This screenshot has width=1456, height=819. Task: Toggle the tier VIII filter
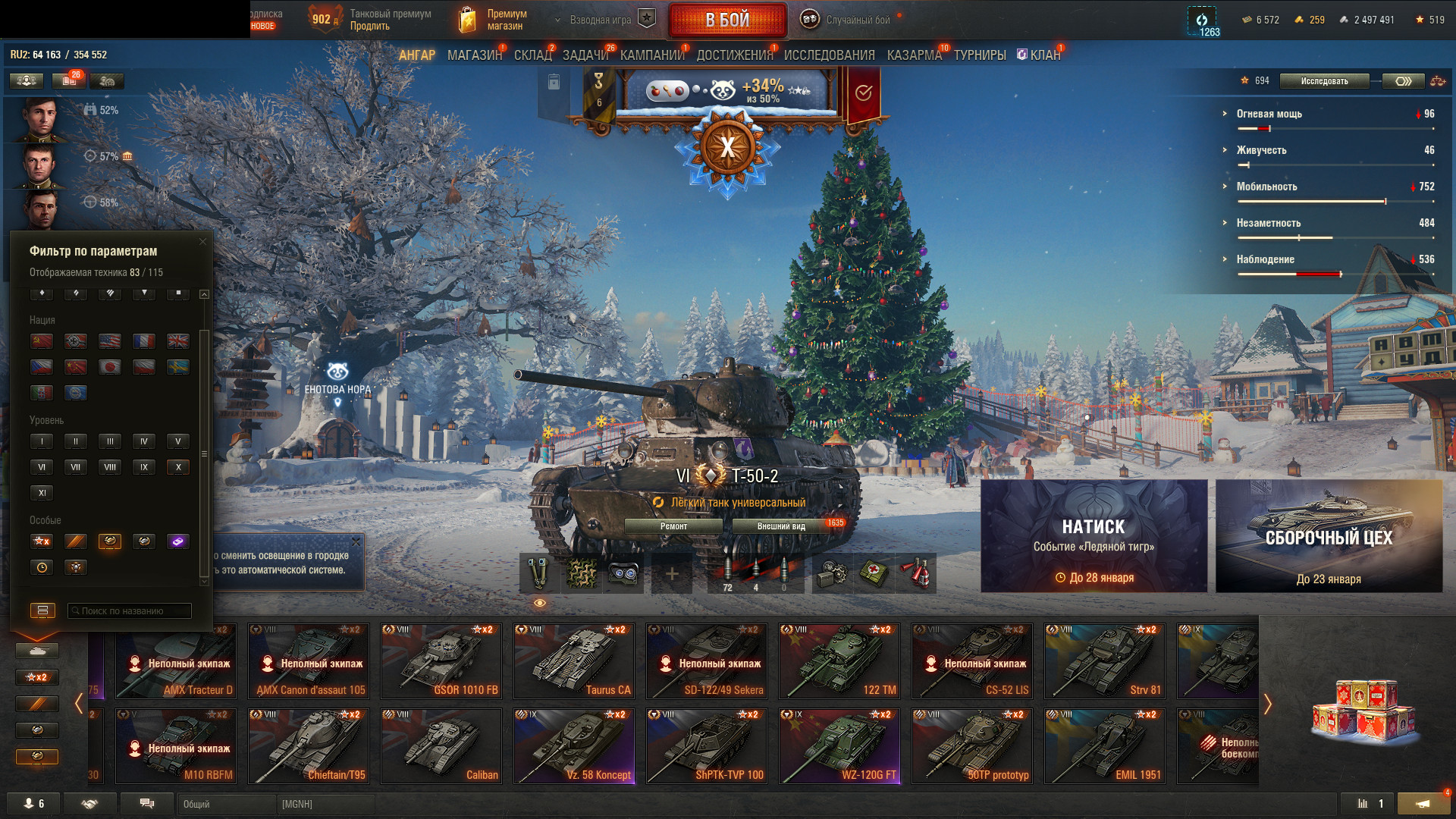pos(110,467)
